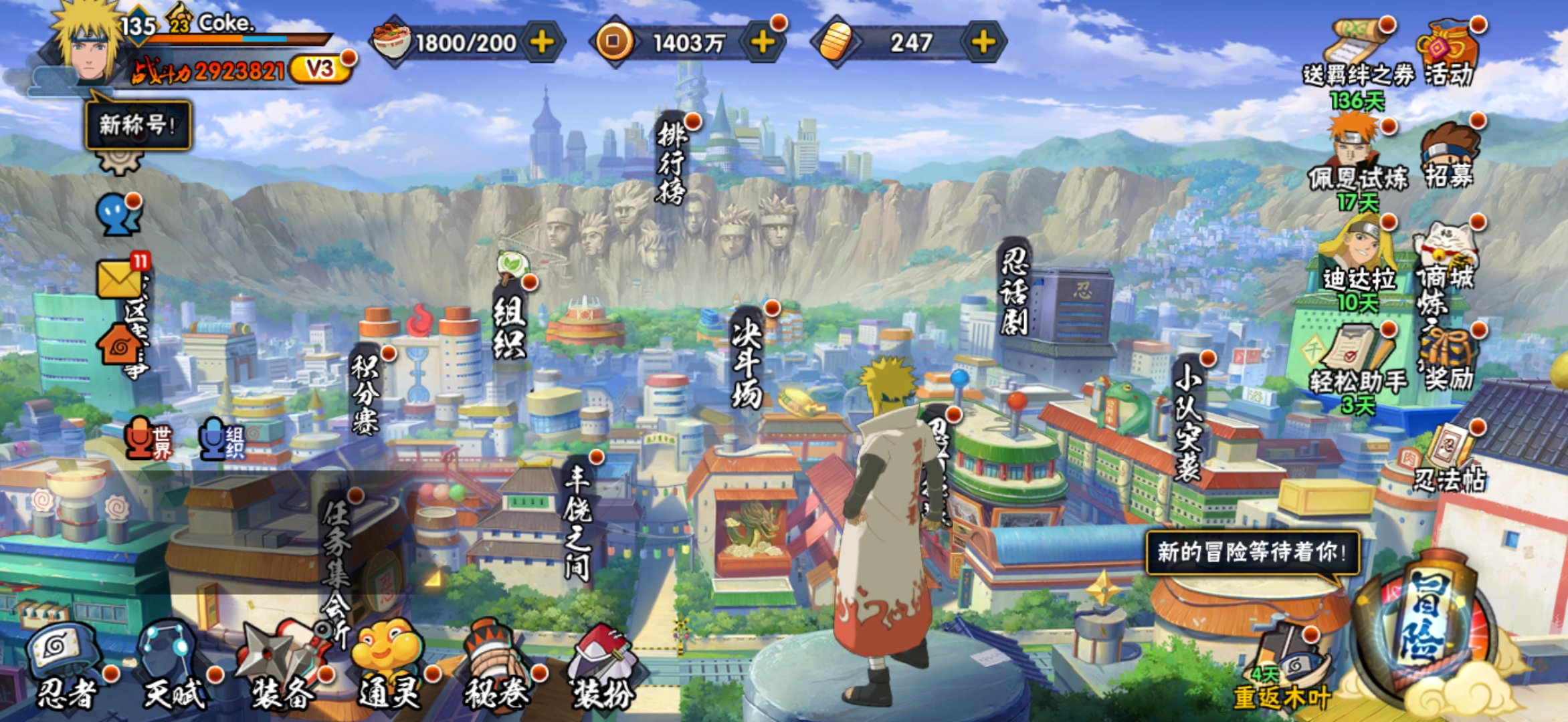The width and height of the screenshot is (1568, 722).
Task: Add more gold coins with plus button
Action: pyautogui.click(x=763, y=43)
